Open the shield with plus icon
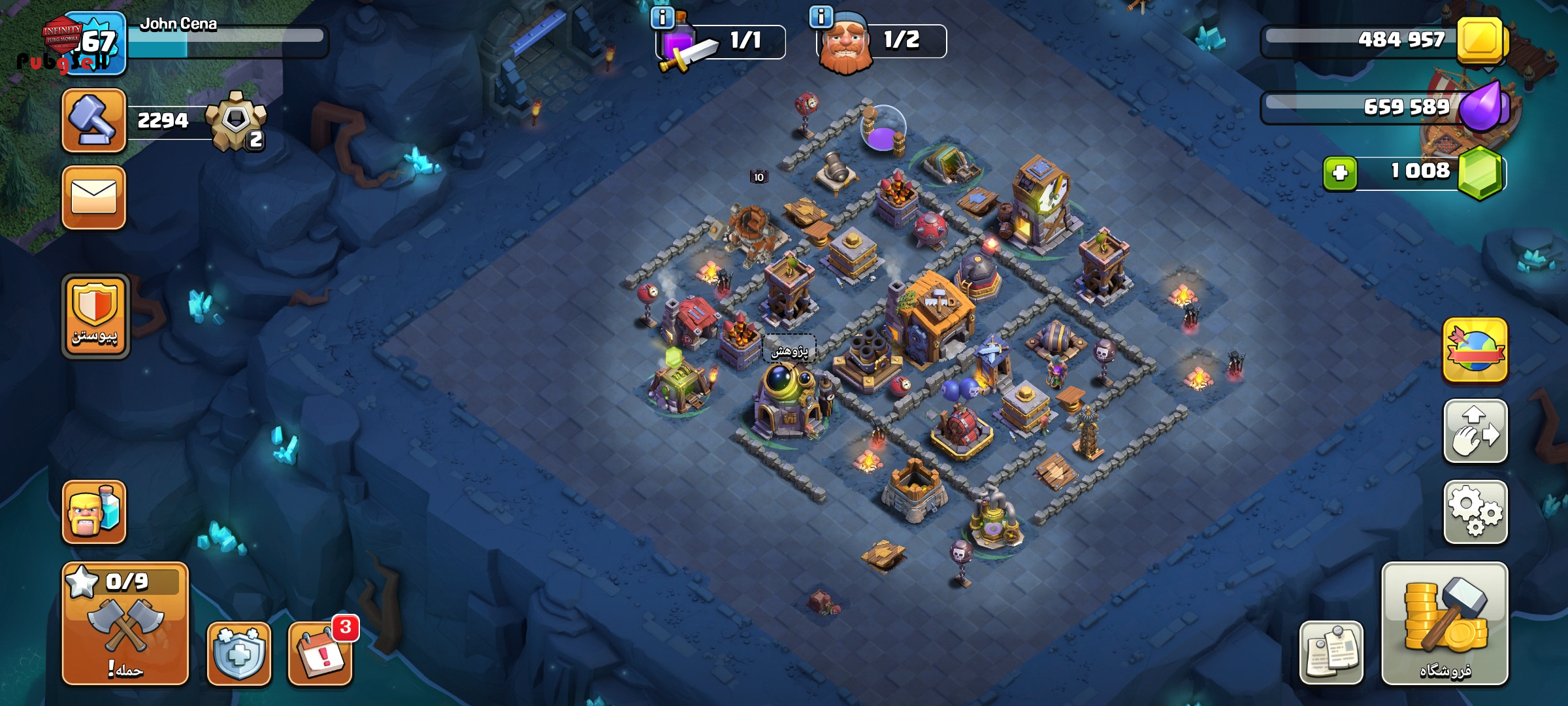Viewport: 1568px width, 706px height. [239, 654]
